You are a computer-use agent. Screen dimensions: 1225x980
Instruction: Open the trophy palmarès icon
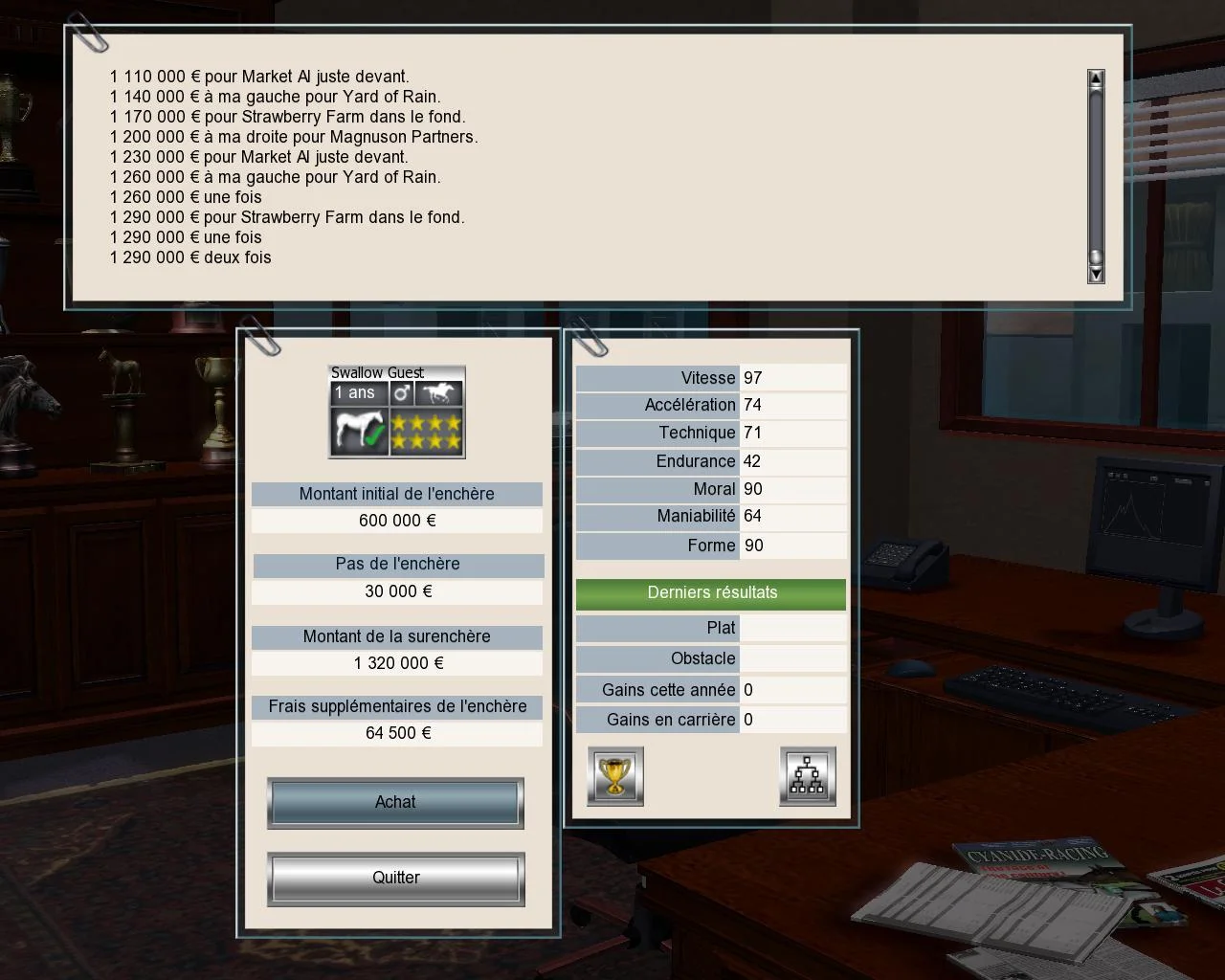[614, 776]
